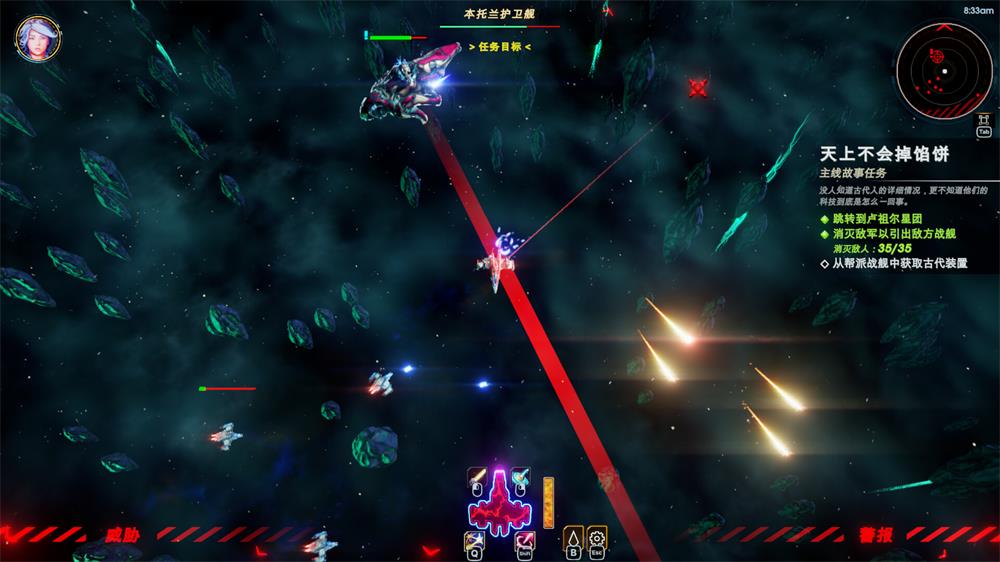Activate the droplet-shaped ability icon

click(573, 538)
